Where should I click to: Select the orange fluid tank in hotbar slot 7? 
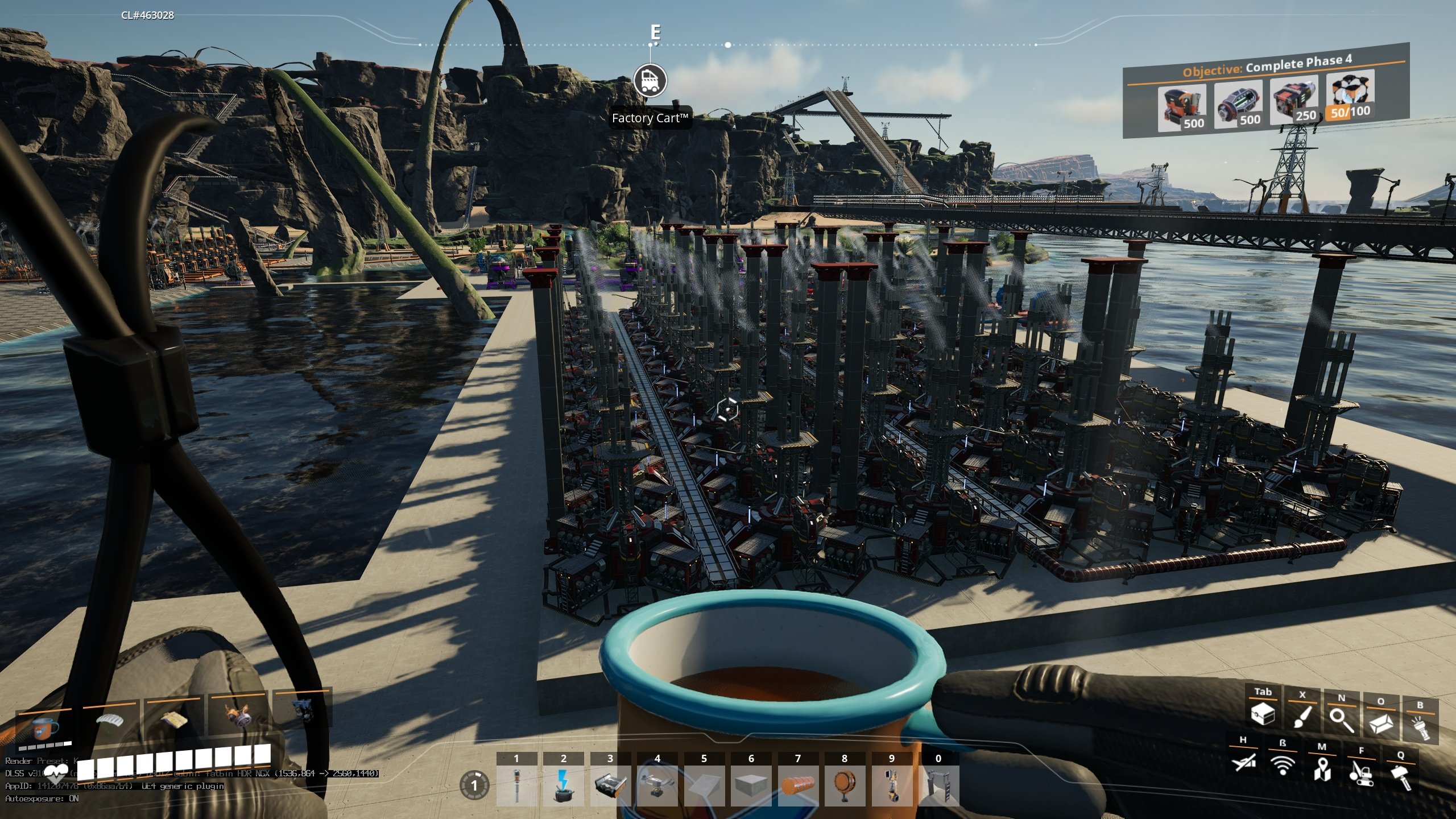tap(798, 785)
